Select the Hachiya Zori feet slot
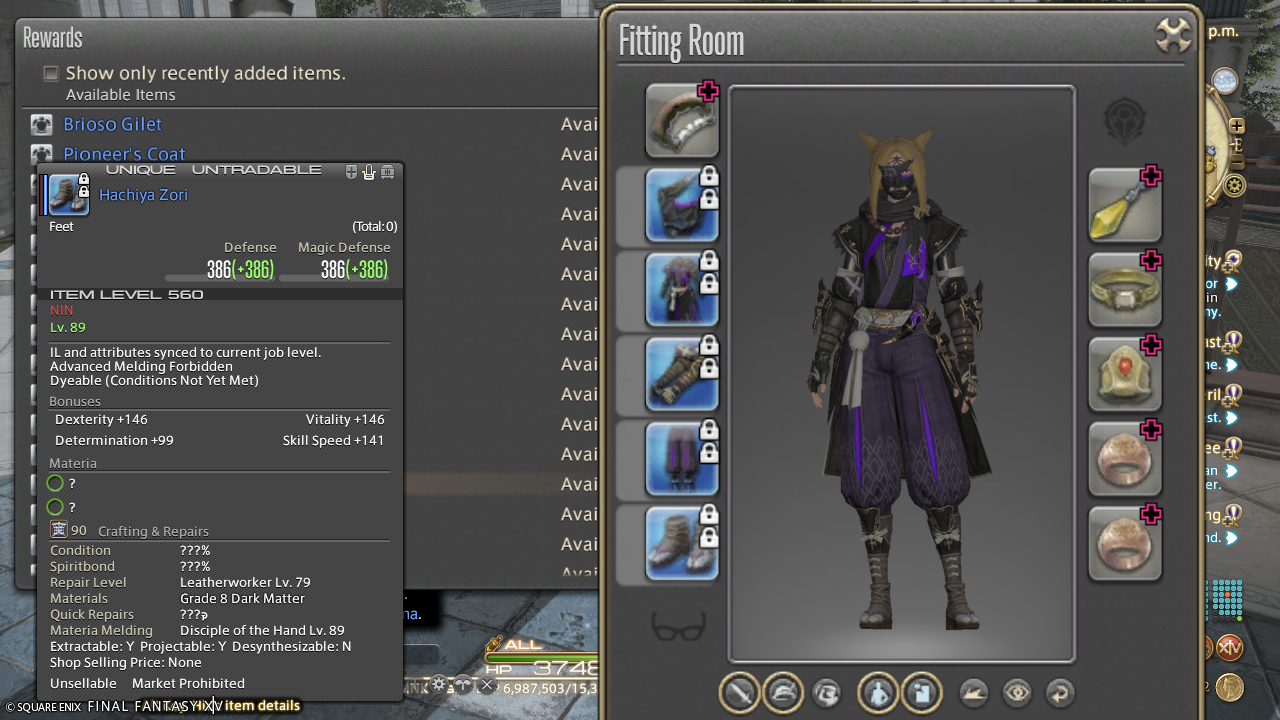The image size is (1280, 720). click(682, 543)
